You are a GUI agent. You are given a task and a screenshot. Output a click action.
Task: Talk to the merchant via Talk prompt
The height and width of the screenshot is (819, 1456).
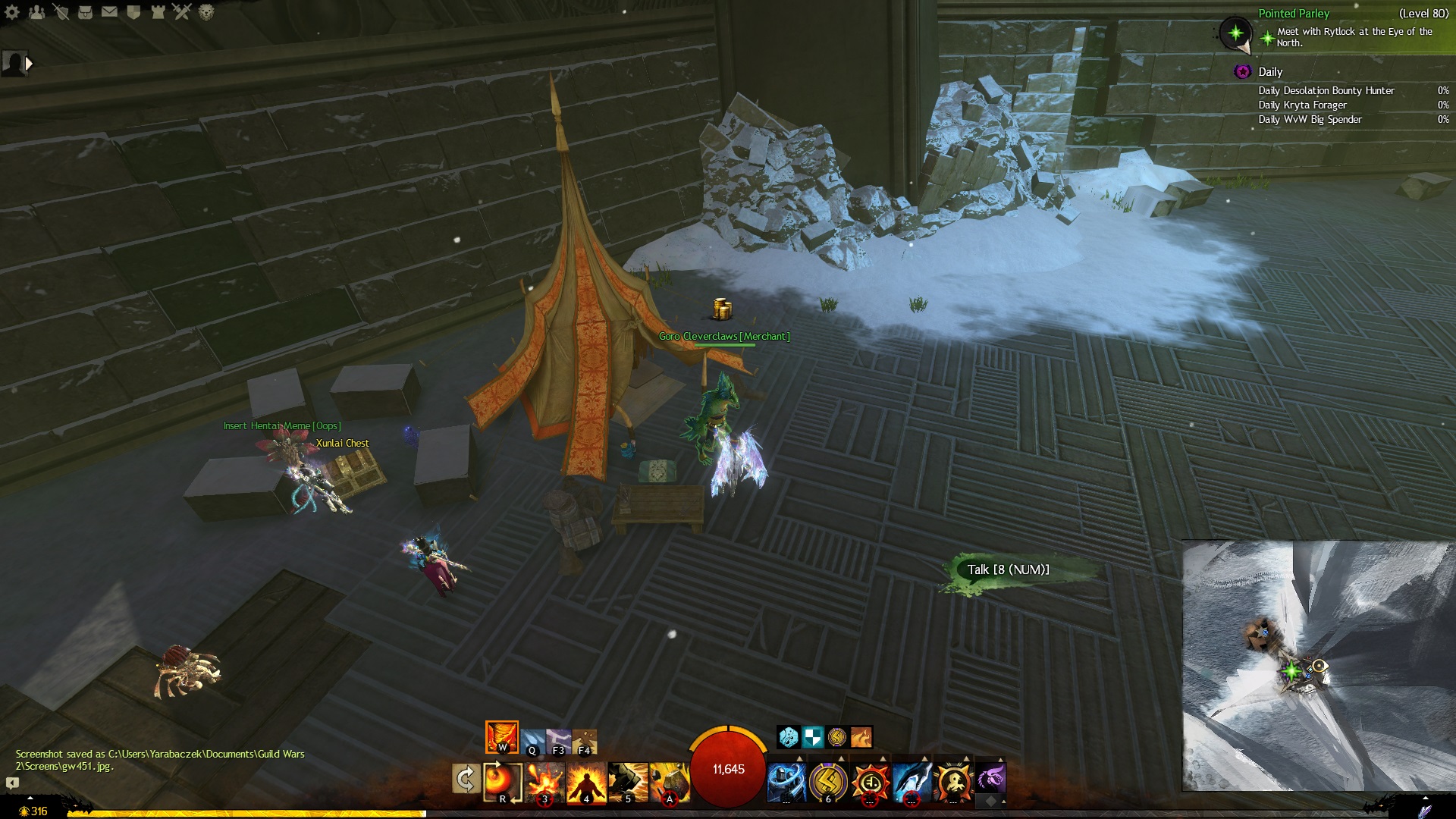(1007, 570)
